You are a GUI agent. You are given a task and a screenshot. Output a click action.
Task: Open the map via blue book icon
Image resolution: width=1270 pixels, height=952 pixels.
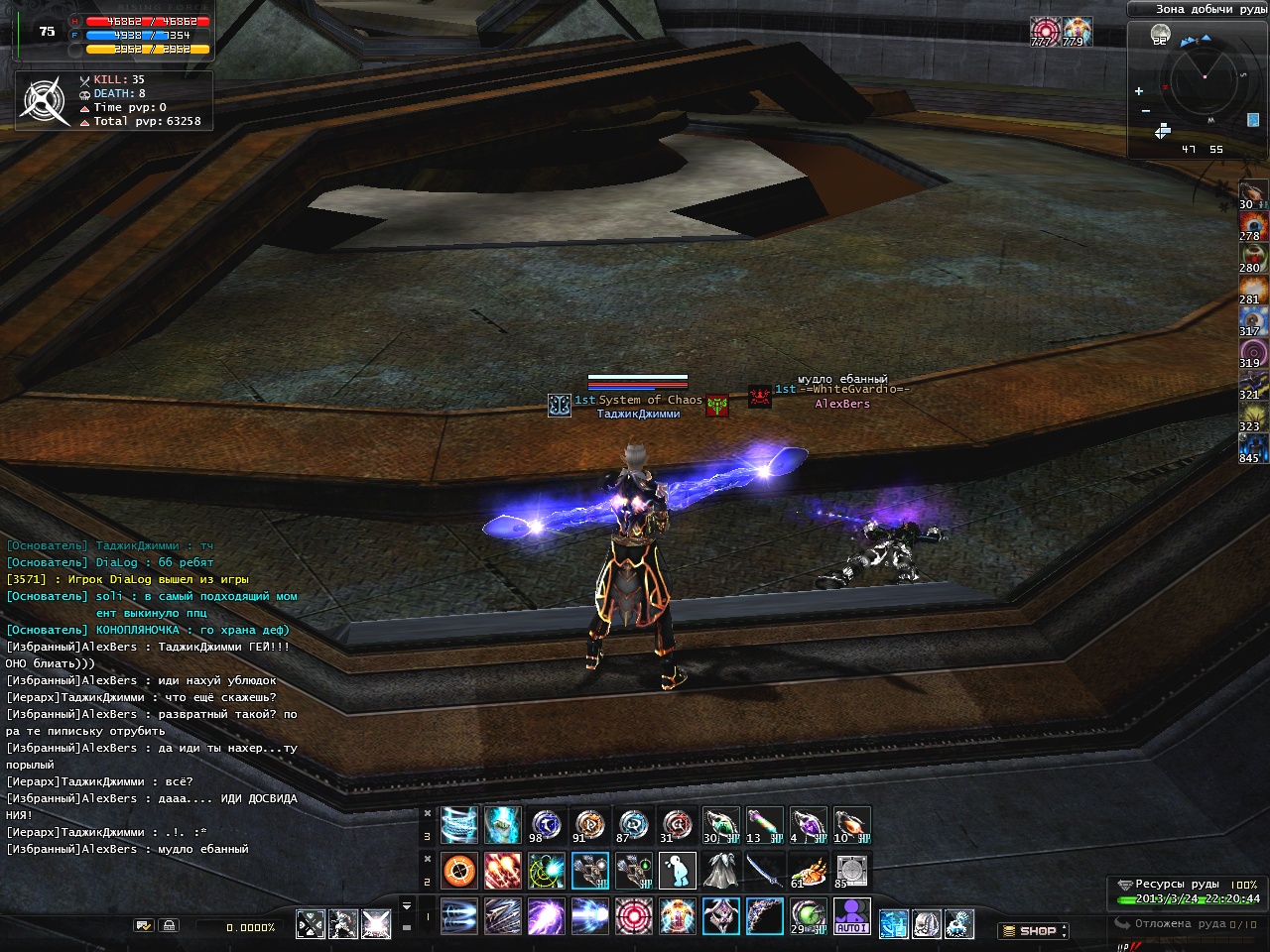[x=1253, y=120]
